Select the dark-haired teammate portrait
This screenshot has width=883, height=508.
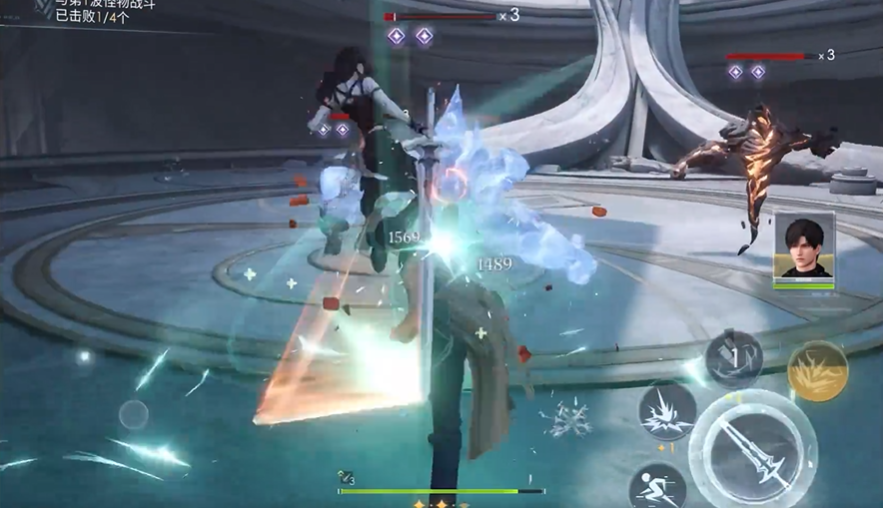pyautogui.click(x=803, y=250)
